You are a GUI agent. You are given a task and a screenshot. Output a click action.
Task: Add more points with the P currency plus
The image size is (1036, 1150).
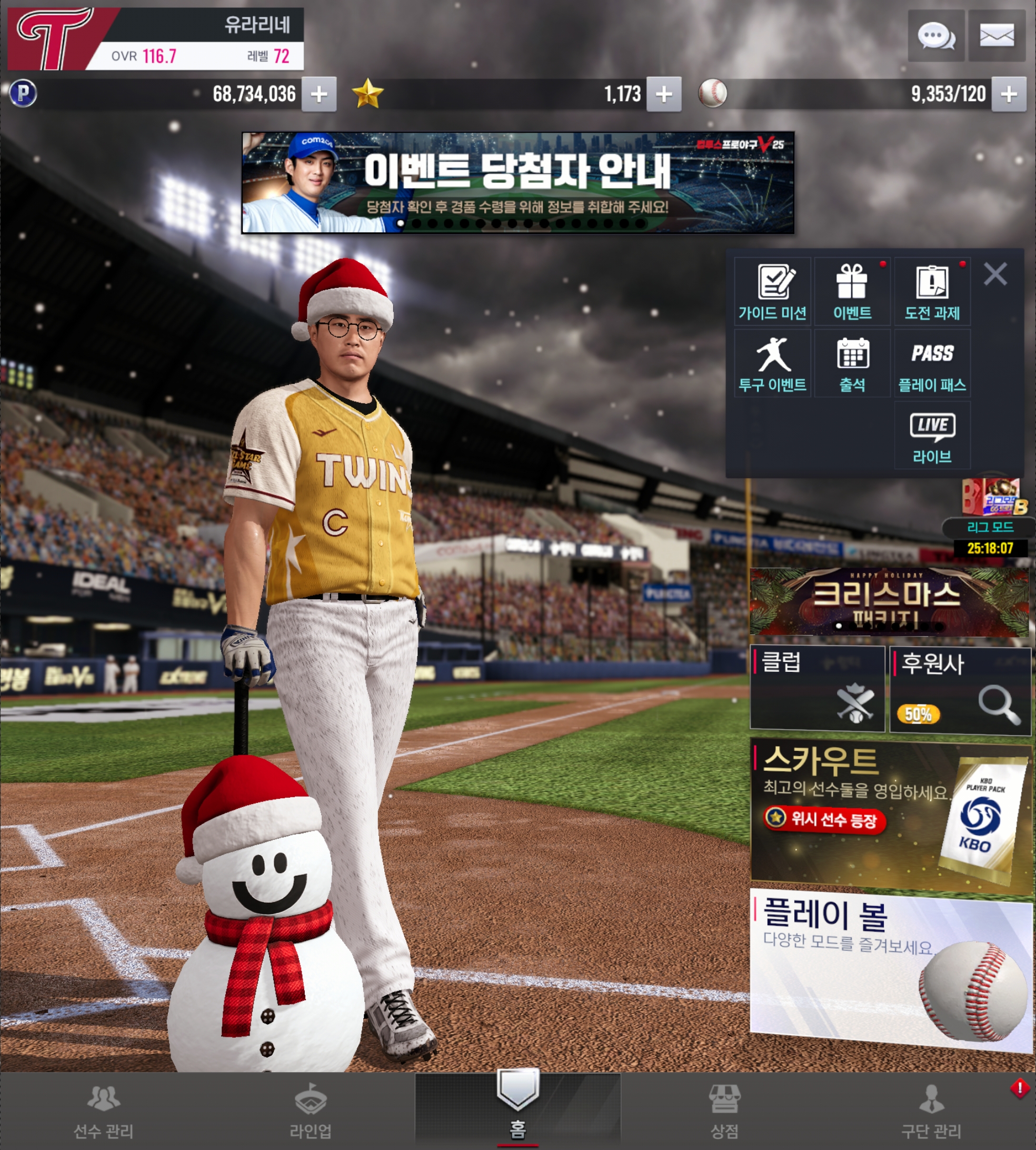319,94
